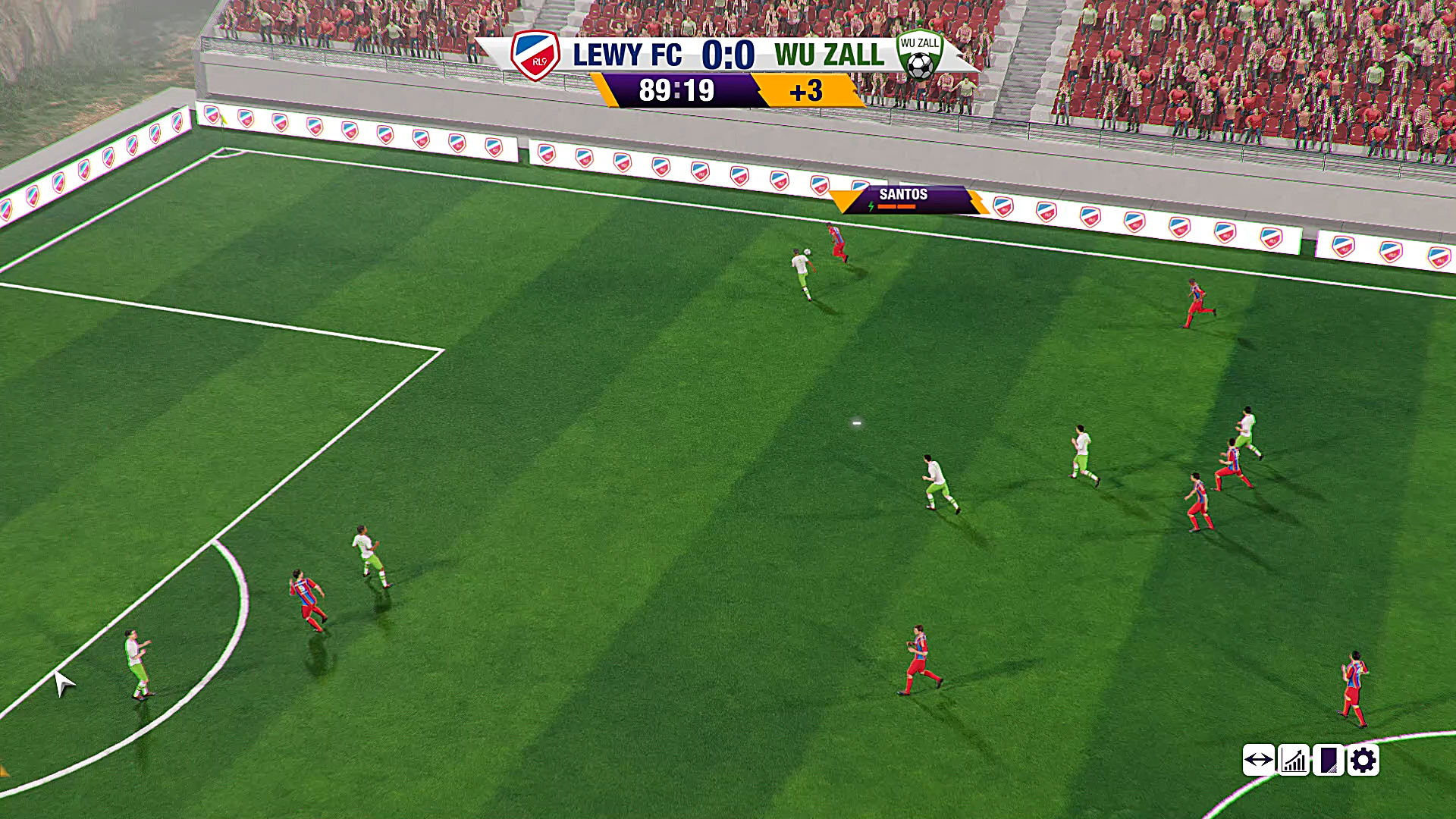
Task: Open the purple page icon panel
Action: [1329, 760]
